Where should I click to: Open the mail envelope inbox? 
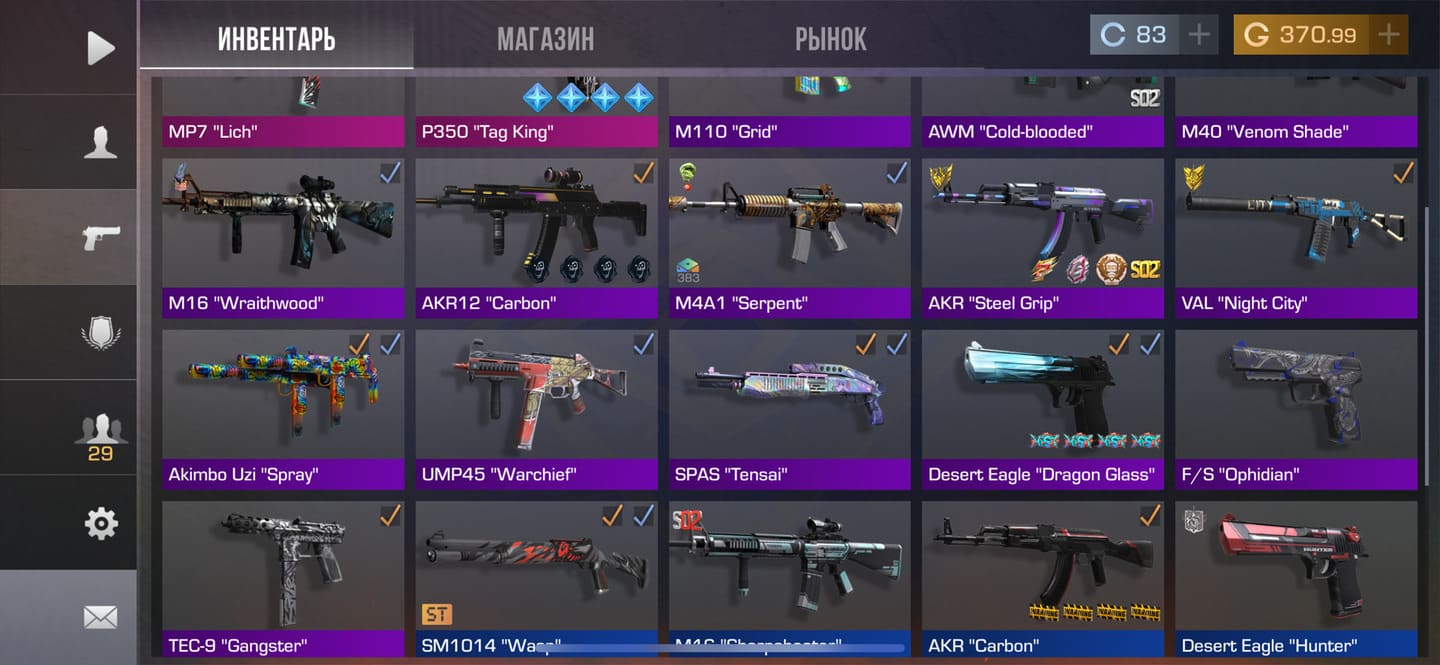(100, 617)
